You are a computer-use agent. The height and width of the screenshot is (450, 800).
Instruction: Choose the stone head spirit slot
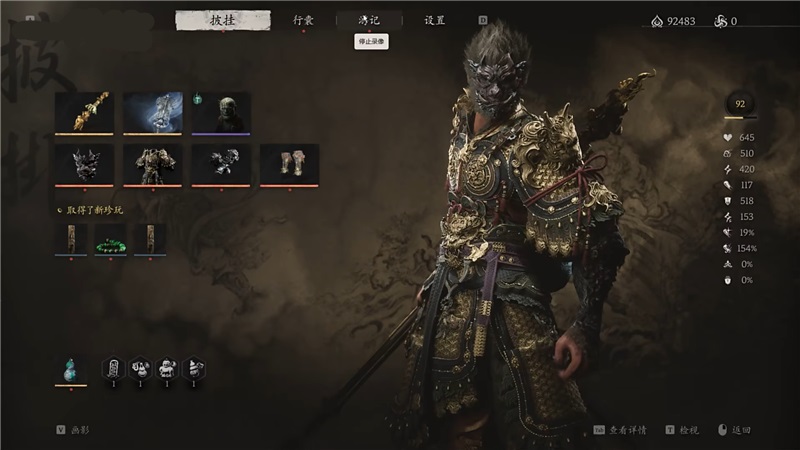coord(221,112)
